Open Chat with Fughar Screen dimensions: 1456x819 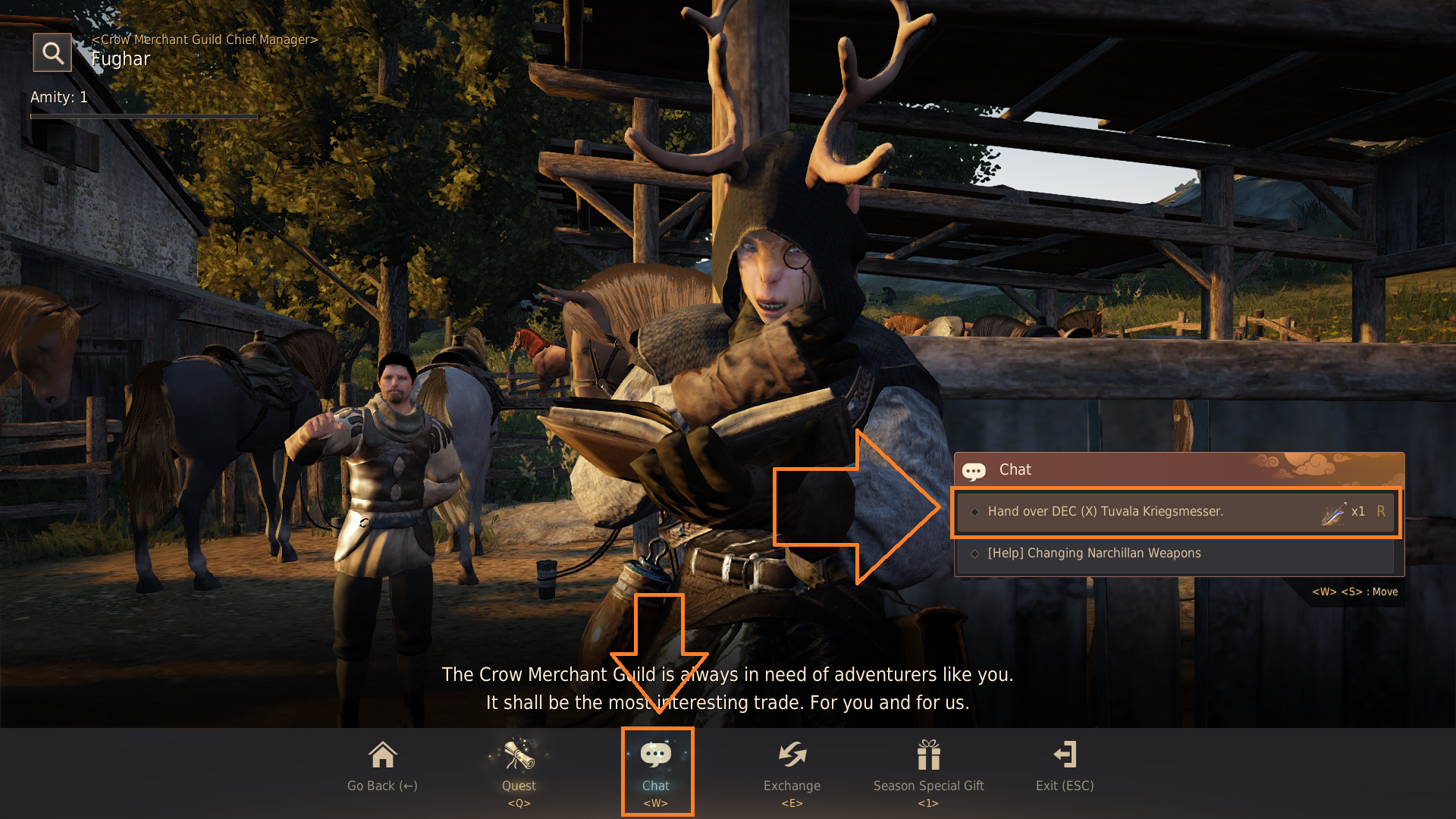click(x=656, y=767)
